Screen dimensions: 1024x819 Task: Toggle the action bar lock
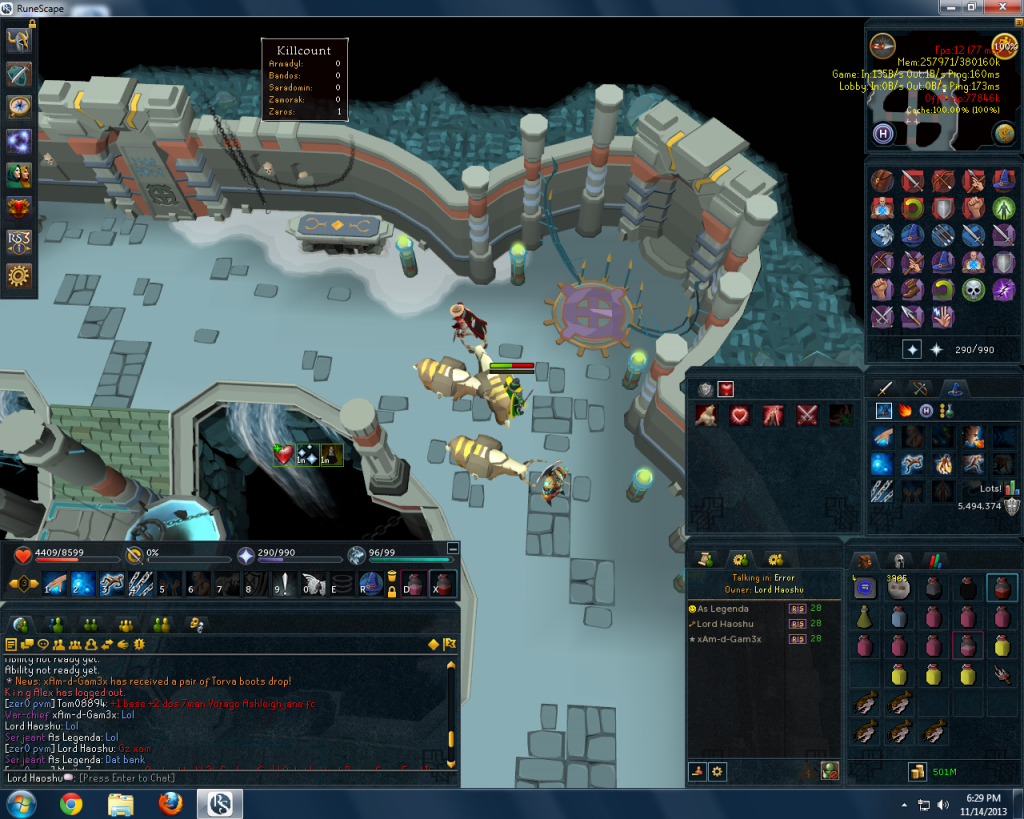[392, 590]
